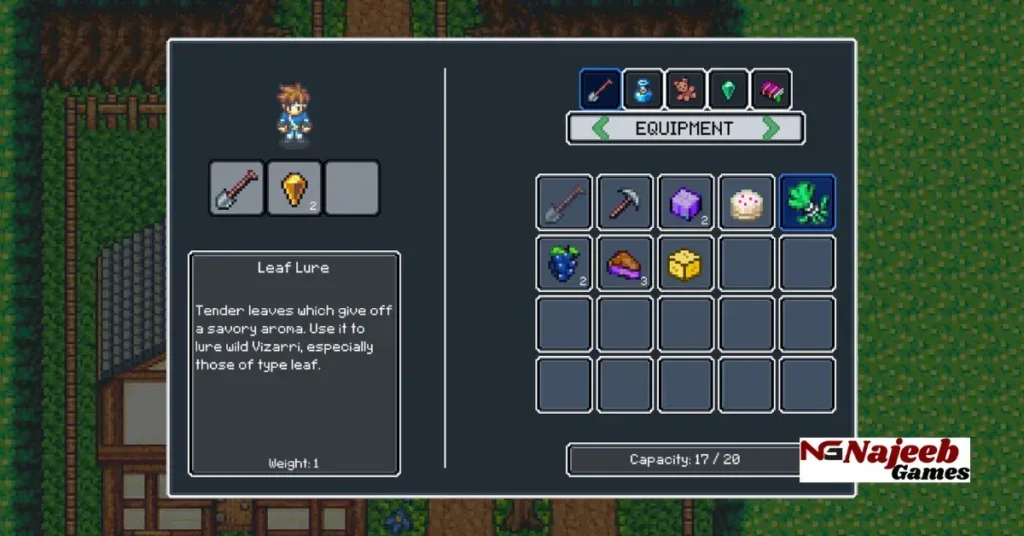Image resolution: width=1024 pixels, height=536 pixels.
Task: Select the blue berries inventory slot
Action: (x=564, y=264)
